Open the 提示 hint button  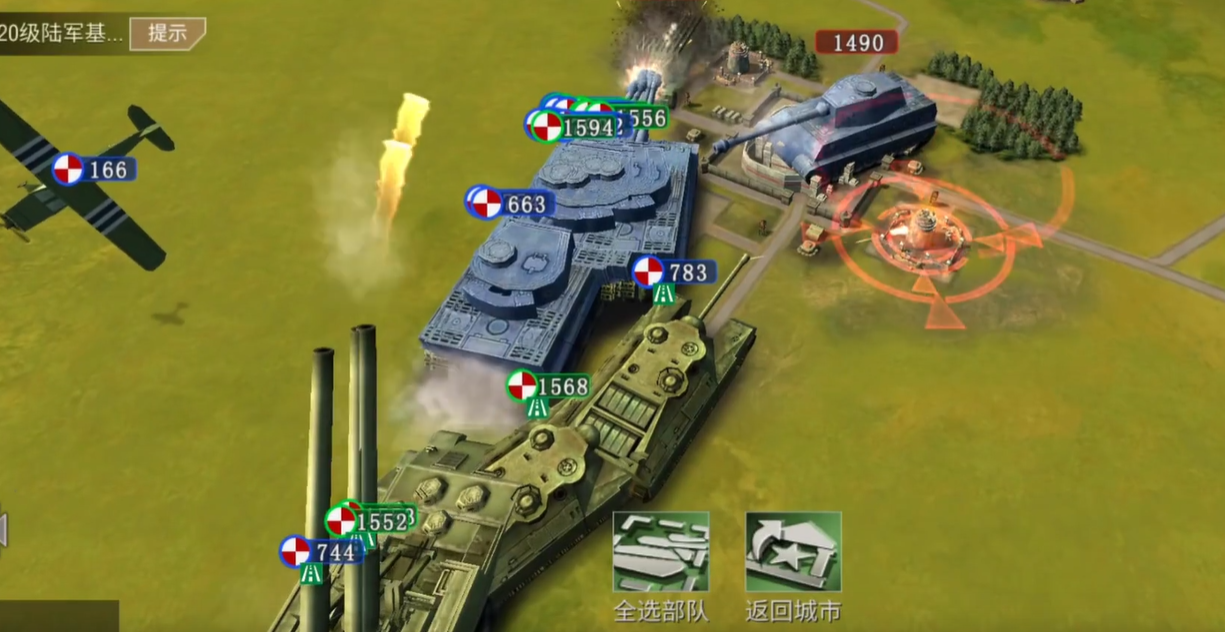point(167,33)
